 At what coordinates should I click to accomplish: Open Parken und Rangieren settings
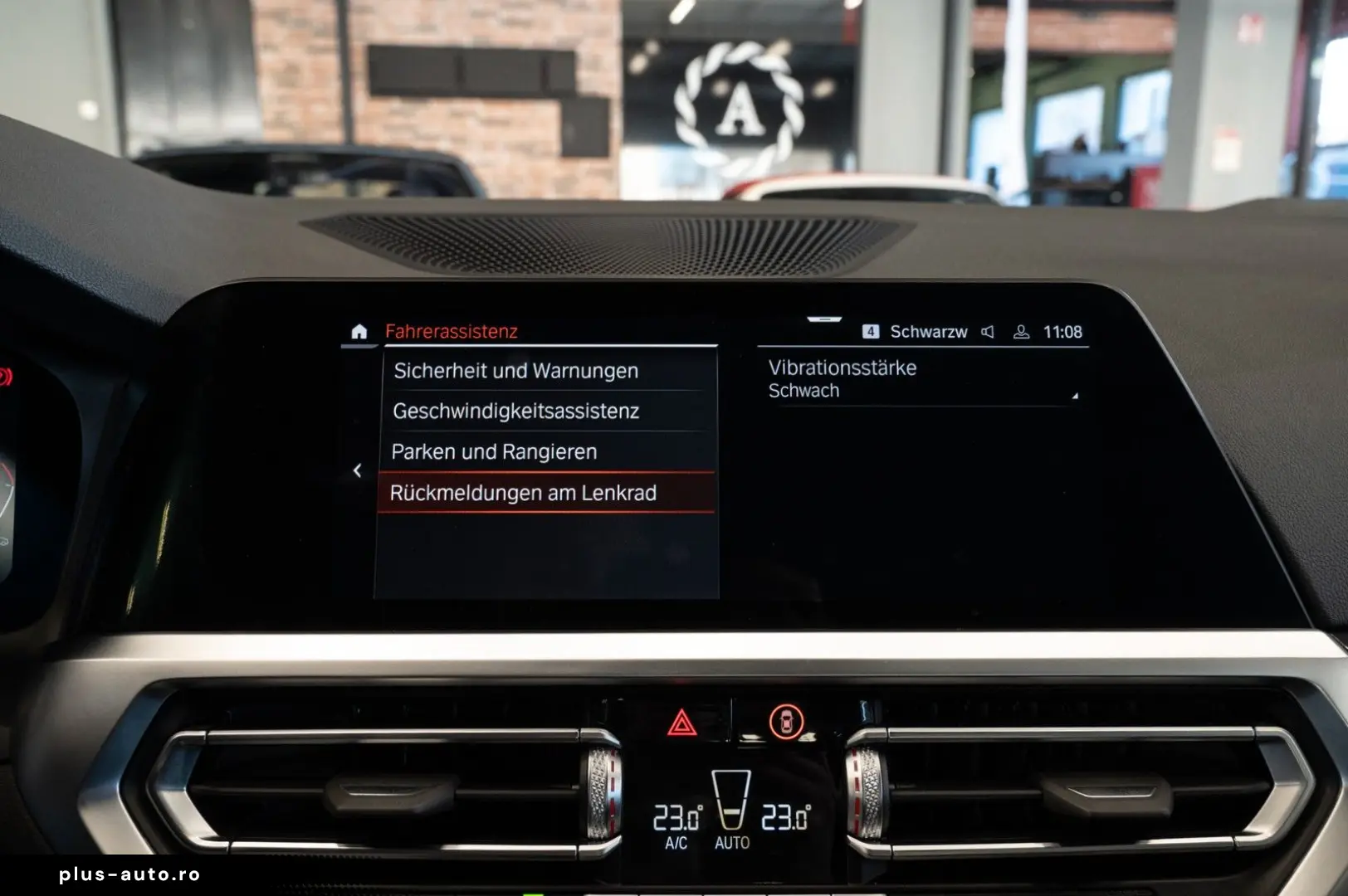pos(494,452)
